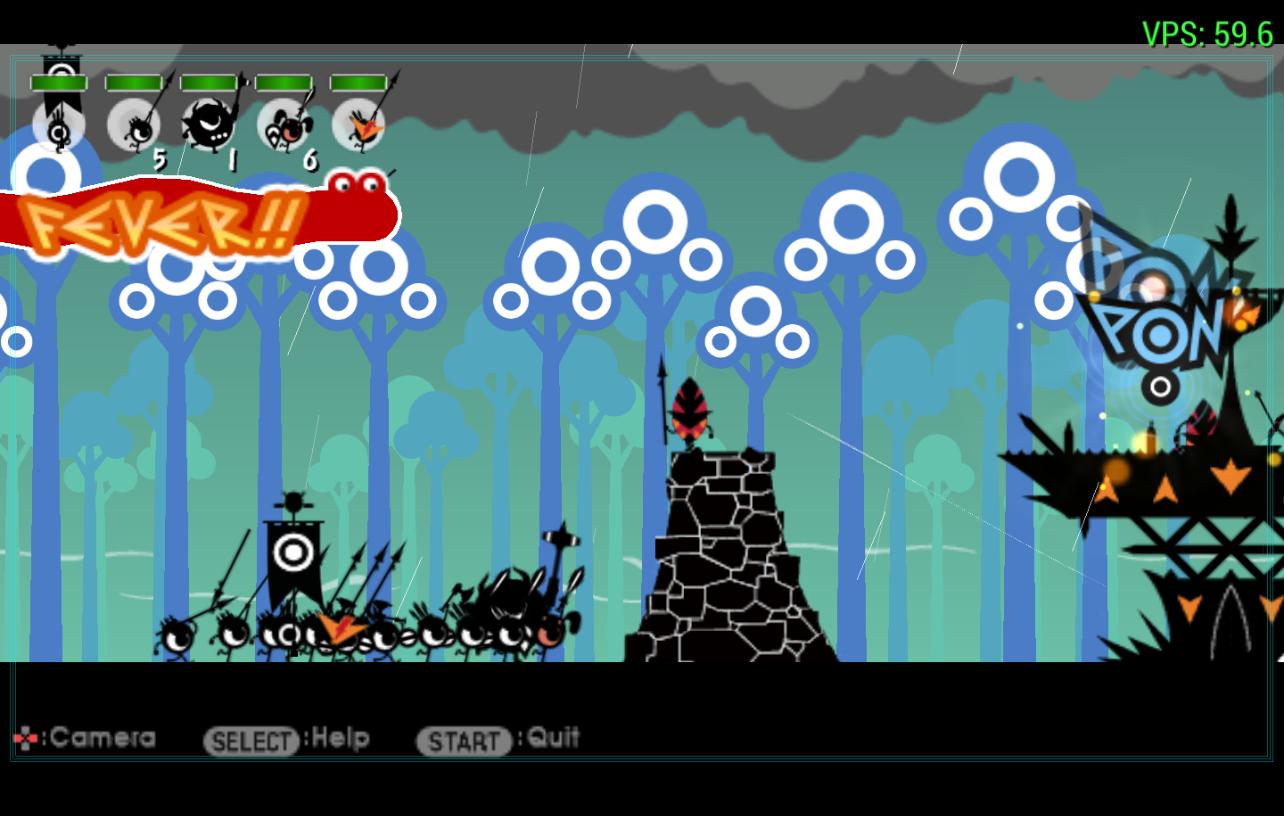This screenshot has height=816, width=1284.
Task: Select the red-eyed Tatepon shield squad icon
Action: pos(284,125)
